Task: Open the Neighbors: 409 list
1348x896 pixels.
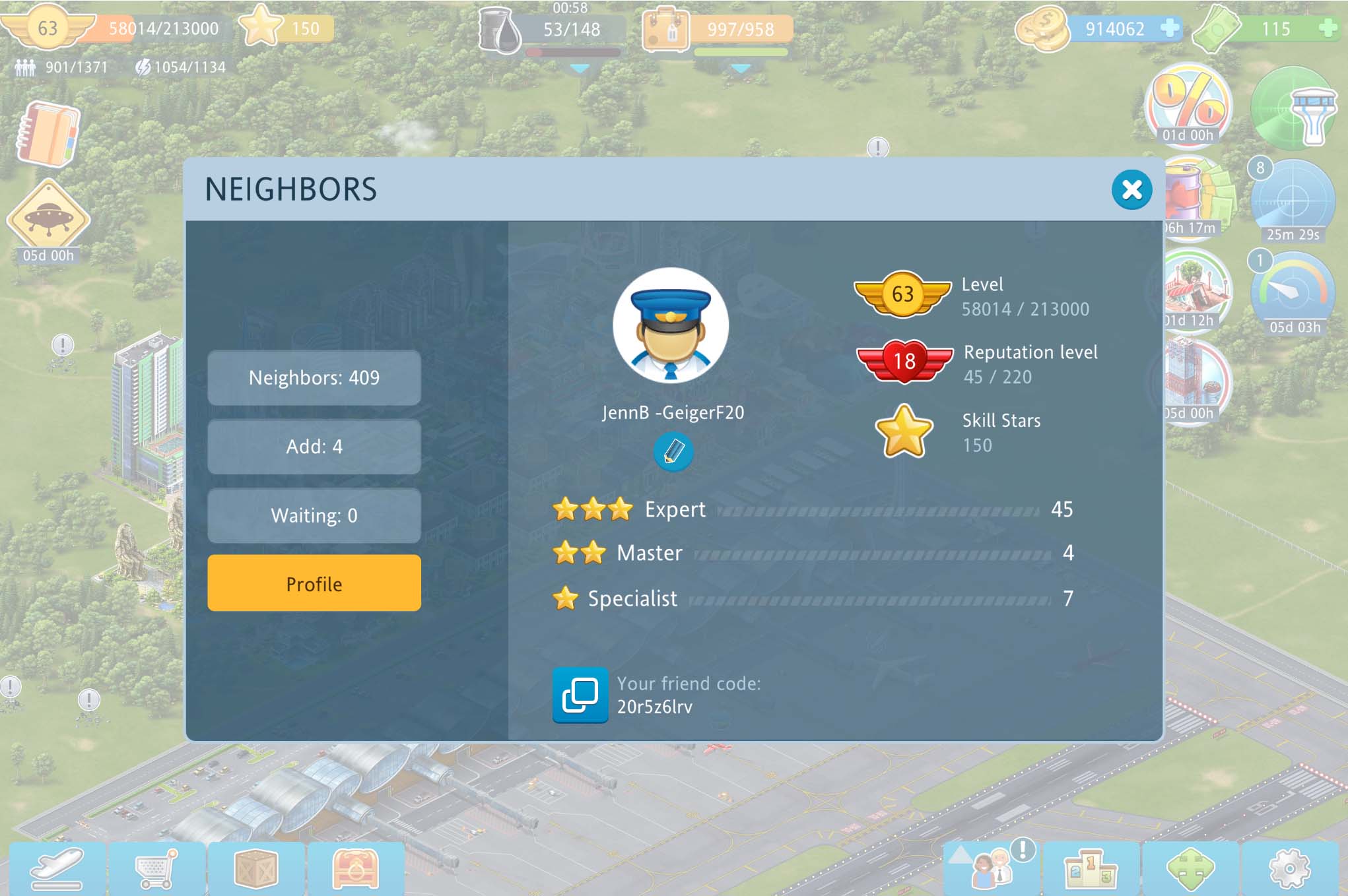Action: 314,378
